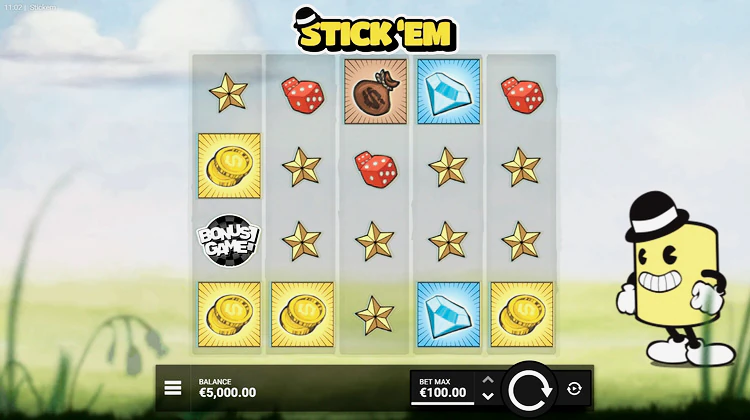Decrease the bet amount with the down arrow
This screenshot has height=420, width=750.
pyautogui.click(x=488, y=396)
